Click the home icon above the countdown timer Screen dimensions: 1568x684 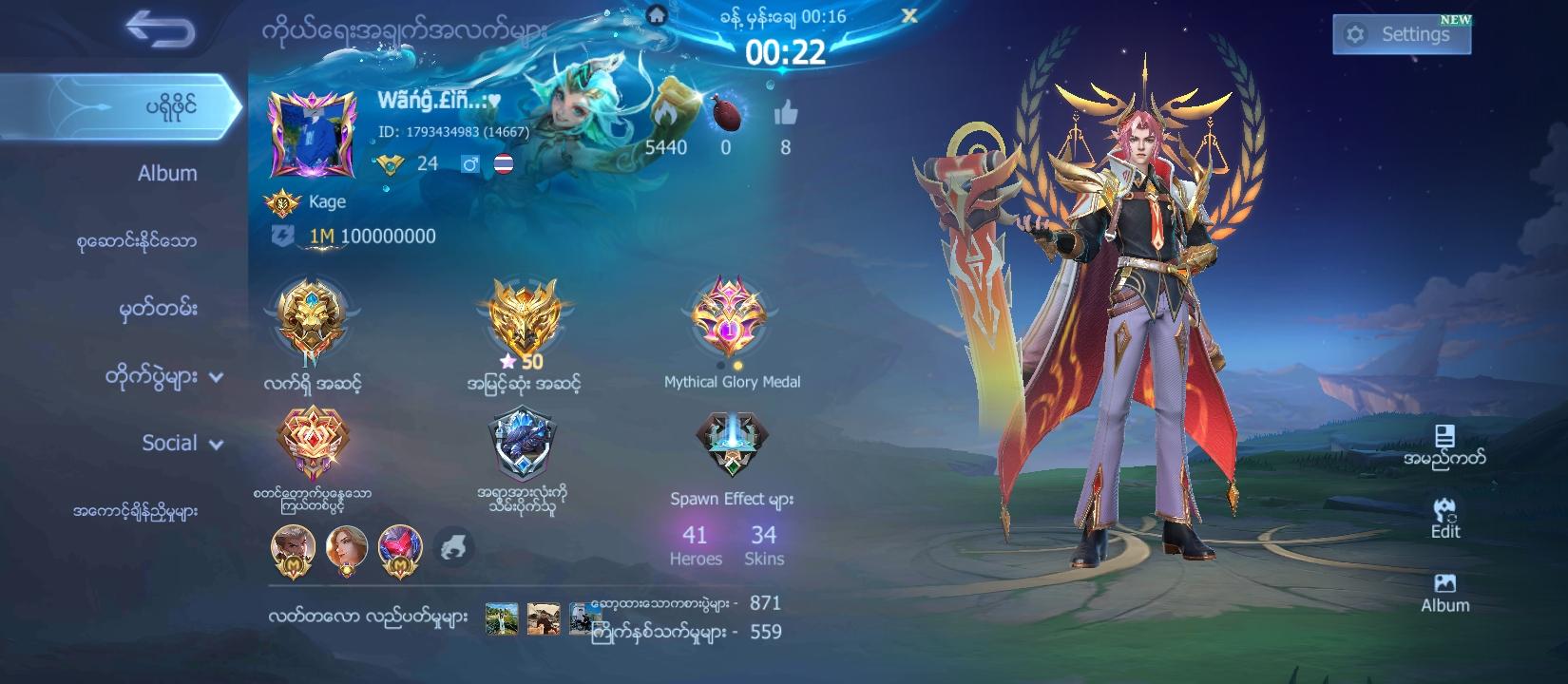click(658, 15)
